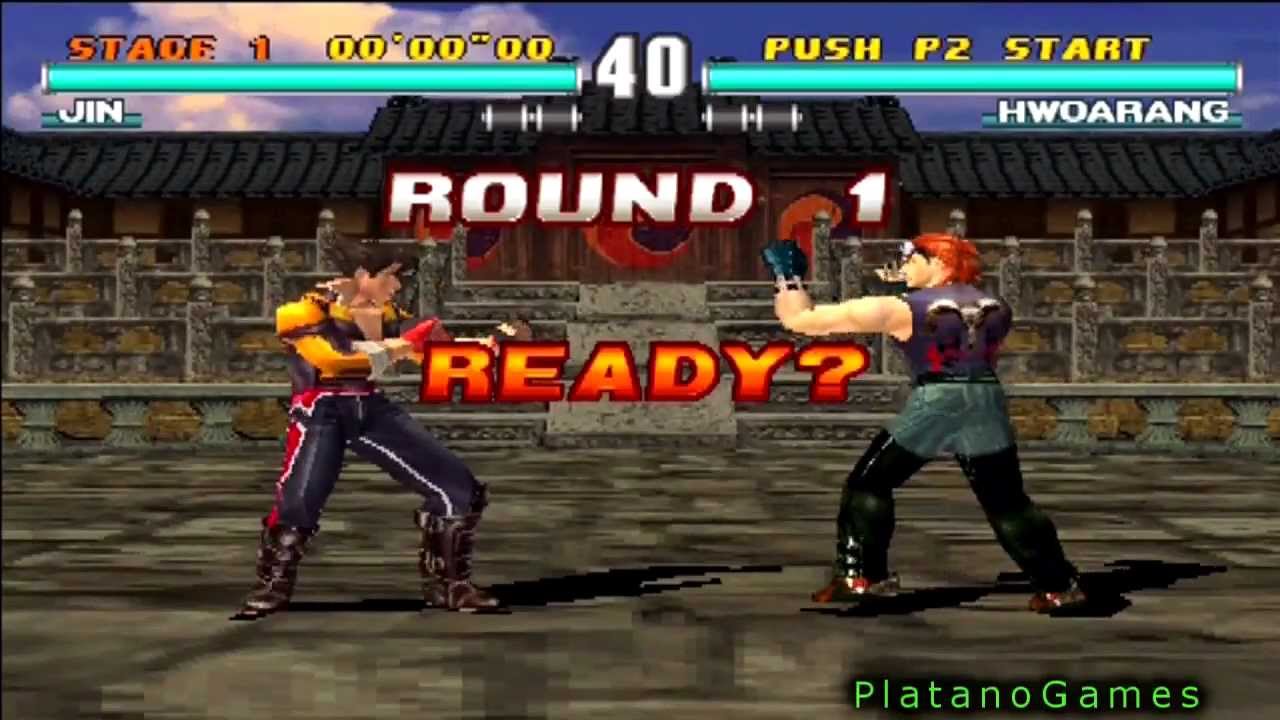1280x720 pixels.
Task: Click Jin's red fighting glove
Action: point(425,330)
